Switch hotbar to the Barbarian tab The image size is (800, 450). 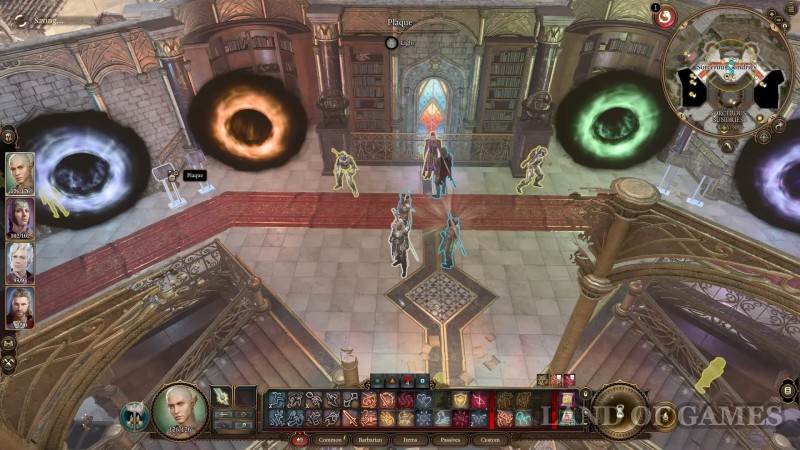tap(371, 438)
